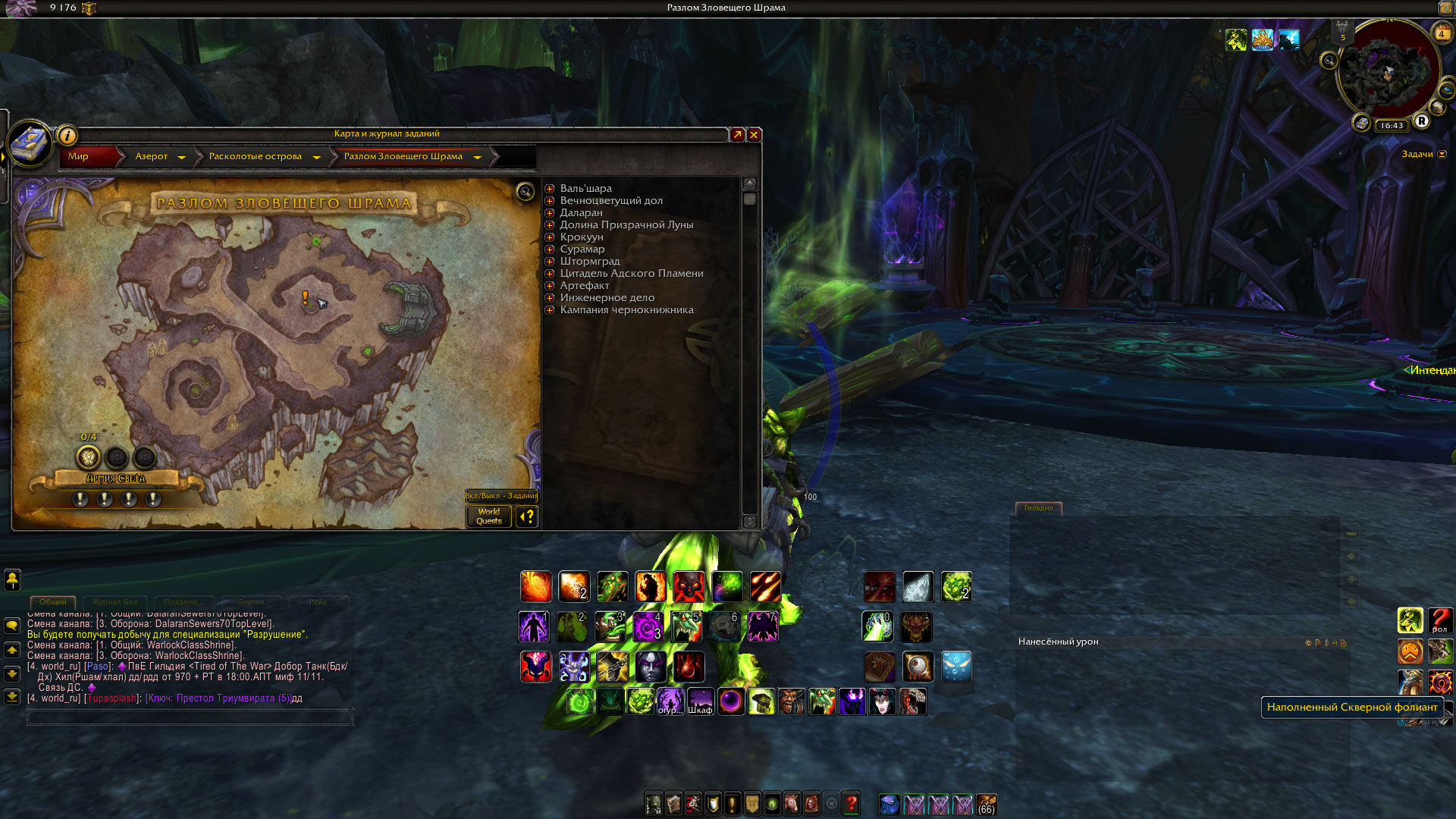The image size is (1456, 819).
Task: Expand the Цитадель Адского Пламени quest list
Action: coord(550,274)
